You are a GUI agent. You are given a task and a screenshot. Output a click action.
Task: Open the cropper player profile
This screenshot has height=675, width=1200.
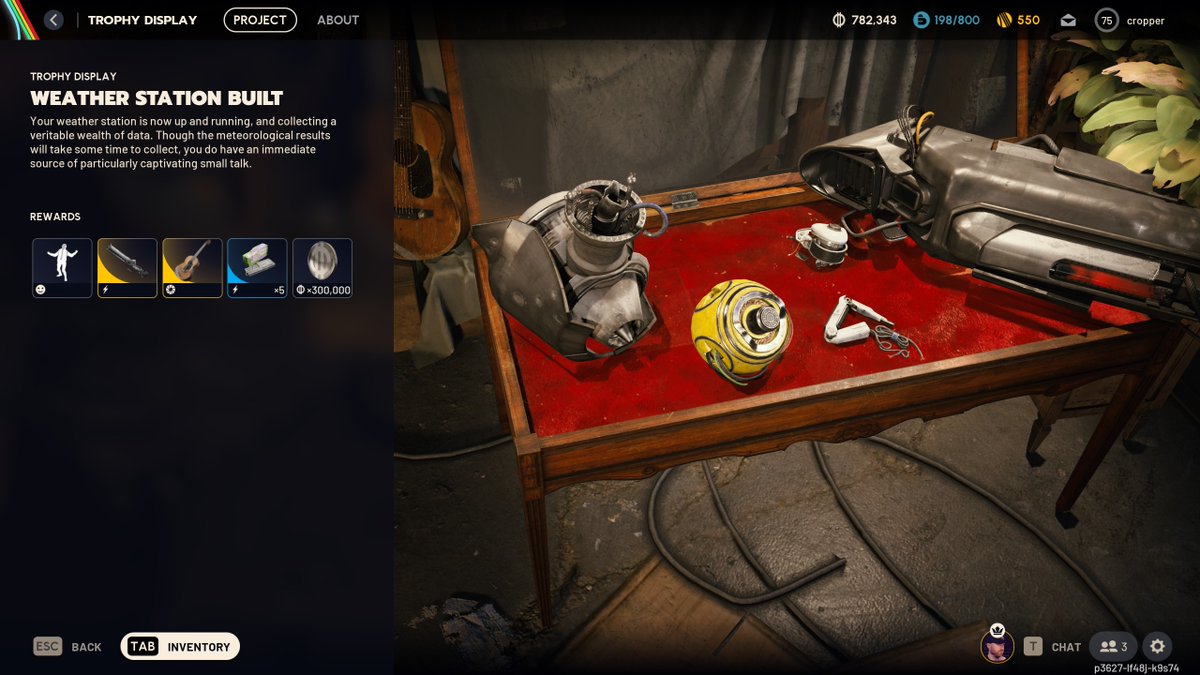(x=1131, y=20)
